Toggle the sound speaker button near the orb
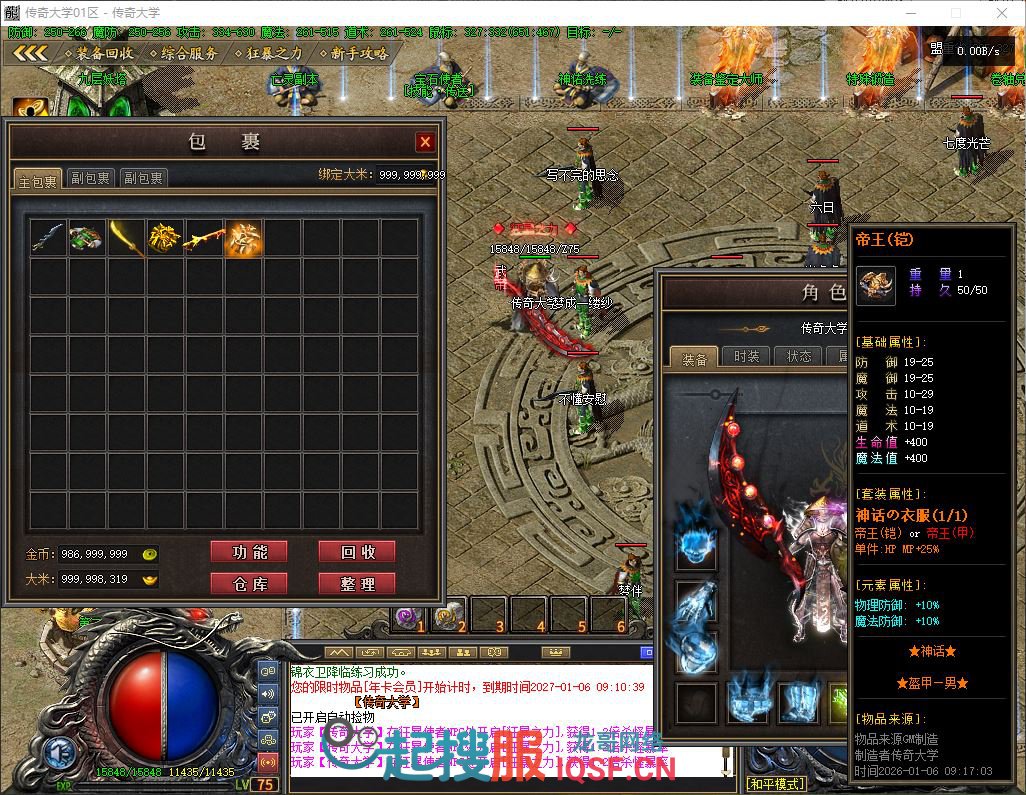1026x795 pixels. coord(268,693)
